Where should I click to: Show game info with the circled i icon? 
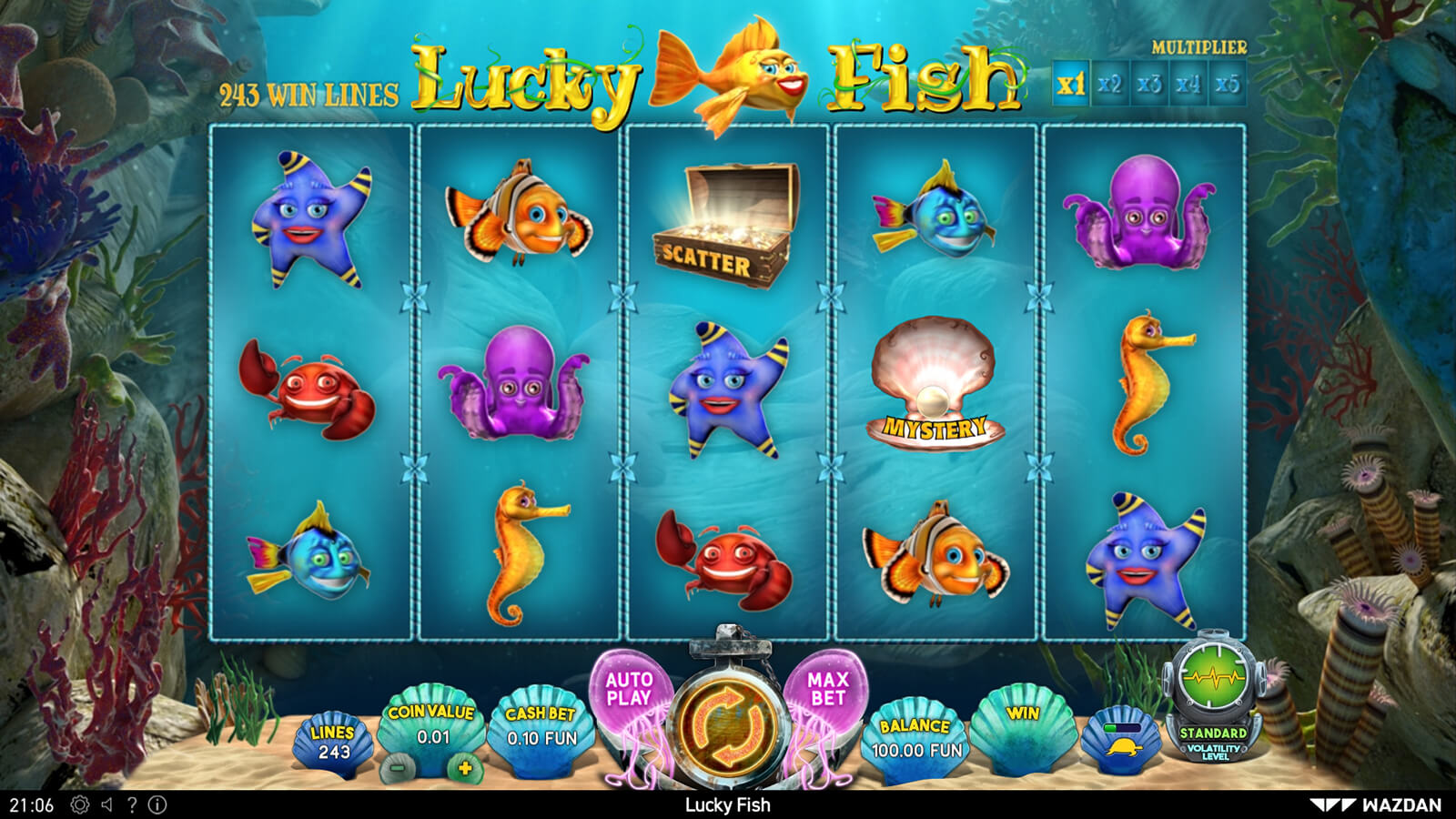pos(157,804)
